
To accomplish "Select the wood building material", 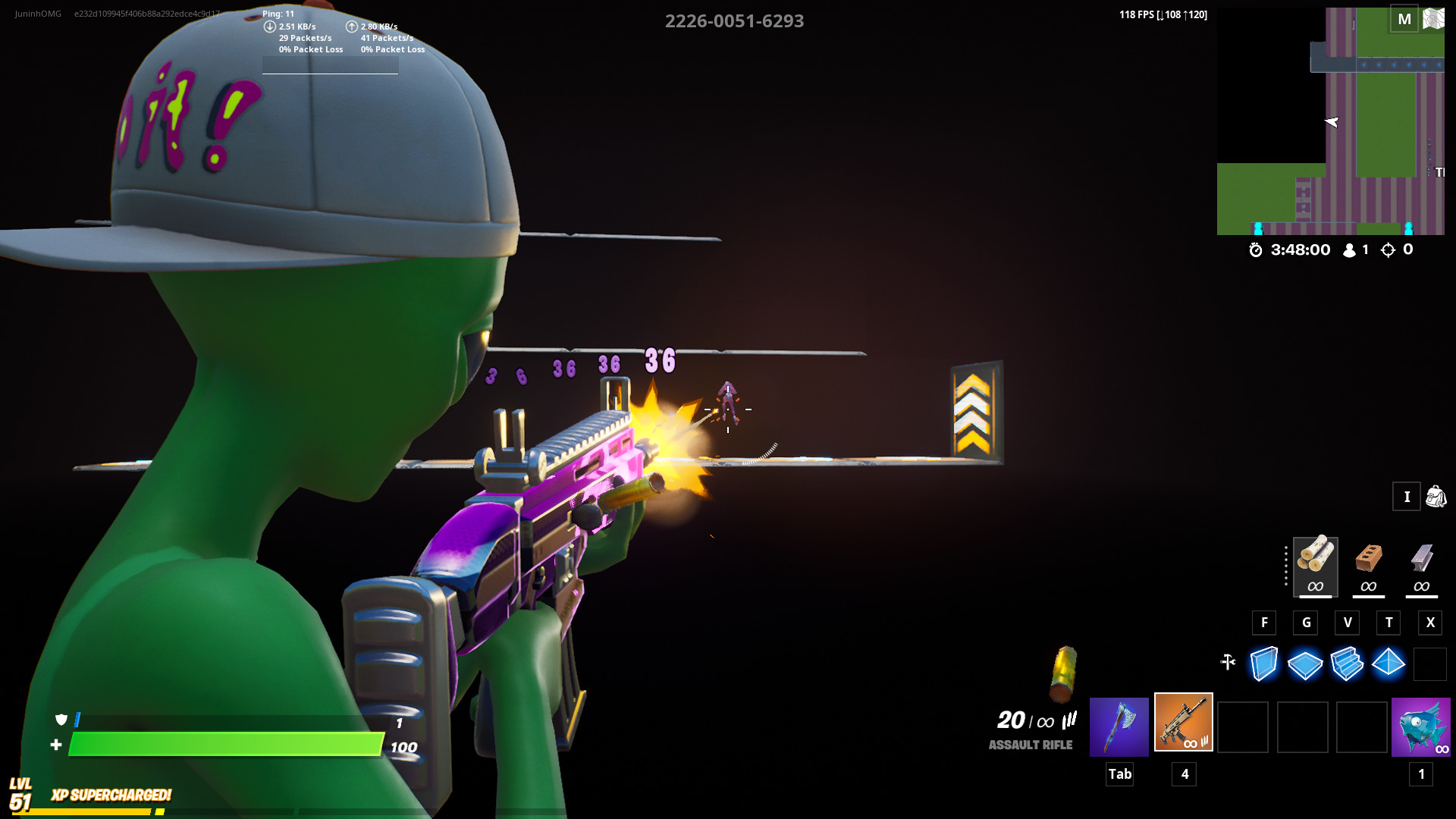I will point(1315,567).
